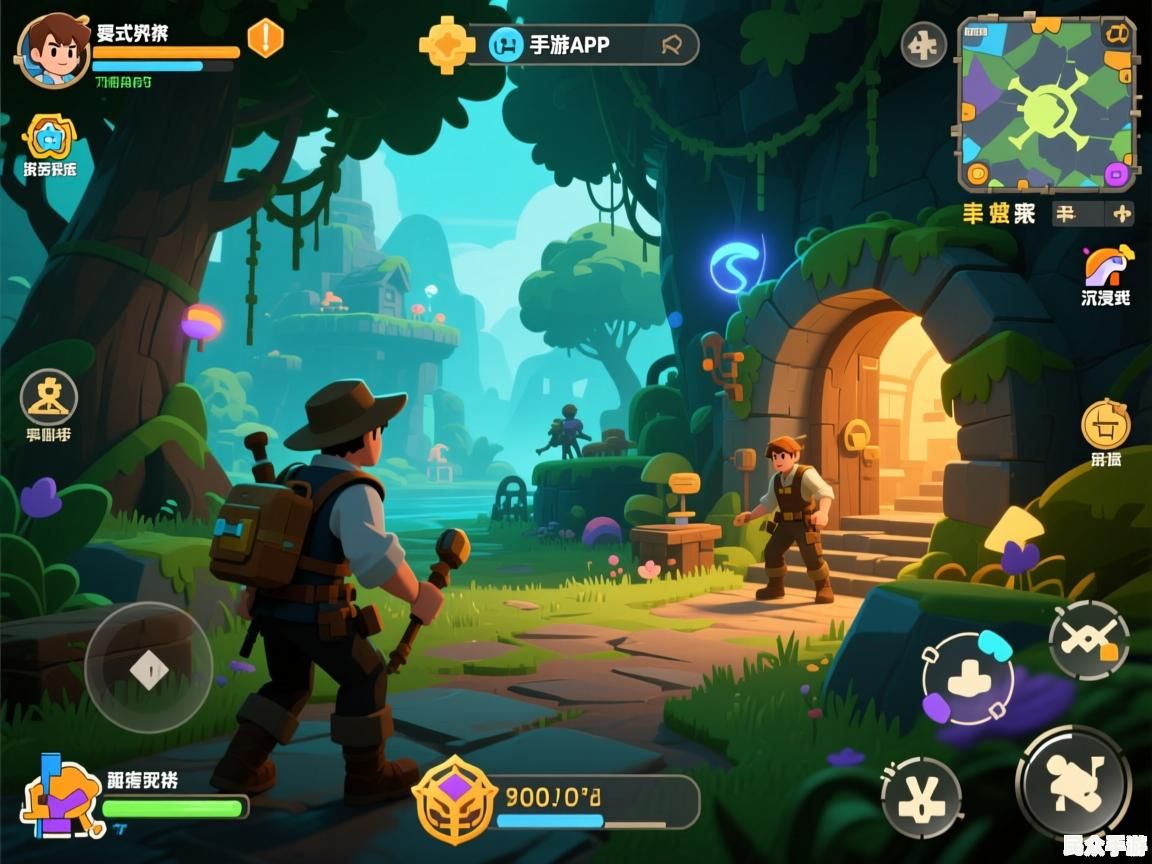
Task: Activate the center plus-shaped skill button
Action: click(967, 679)
